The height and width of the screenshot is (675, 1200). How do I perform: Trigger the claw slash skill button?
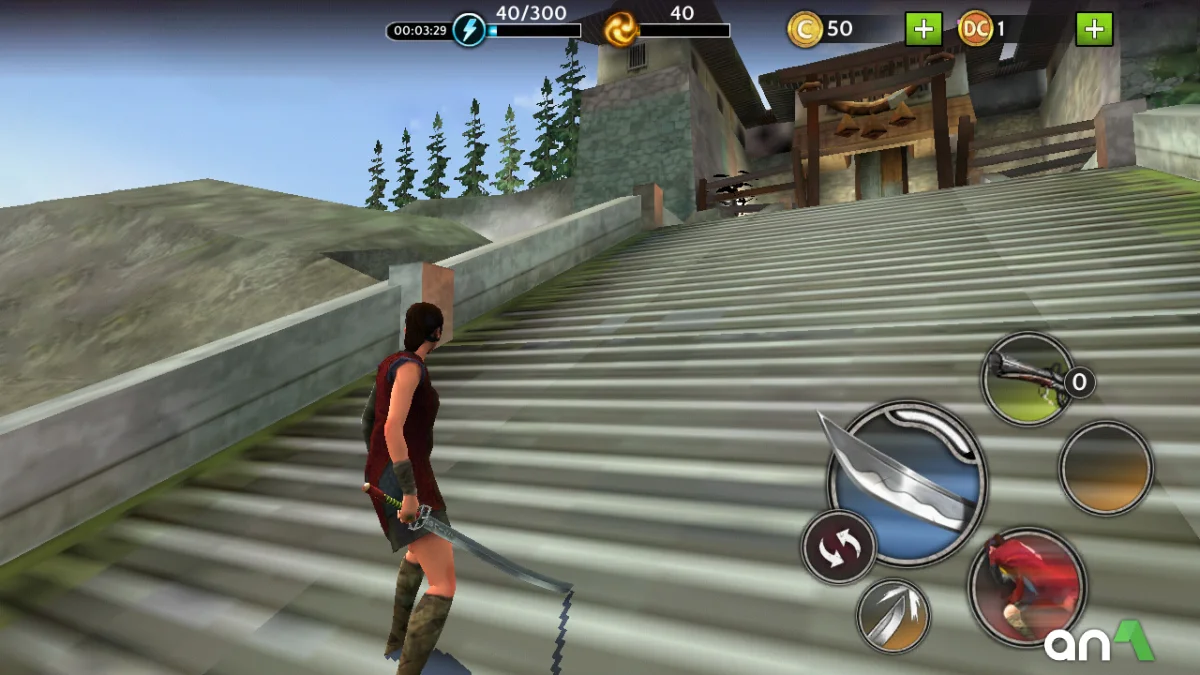click(x=893, y=615)
